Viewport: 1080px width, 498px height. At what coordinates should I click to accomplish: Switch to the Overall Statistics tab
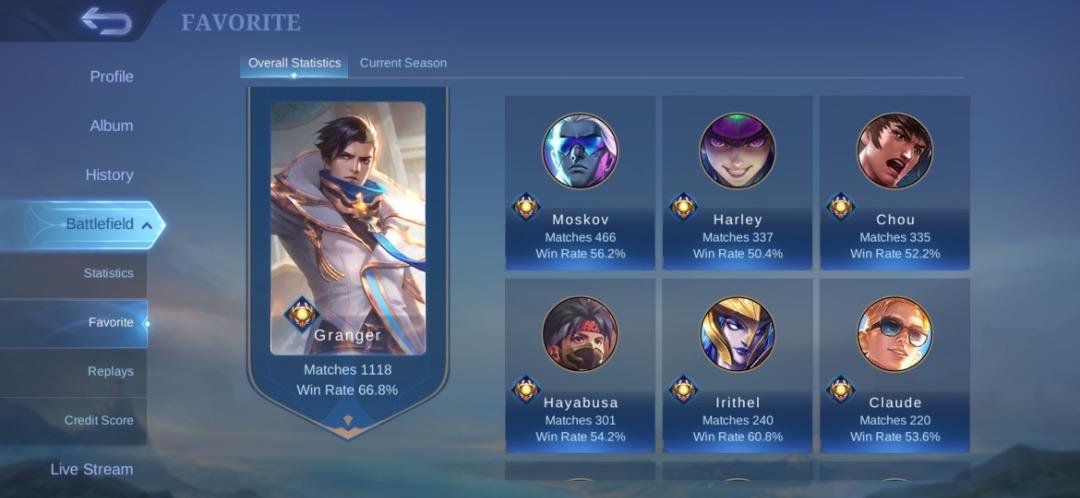pos(294,63)
